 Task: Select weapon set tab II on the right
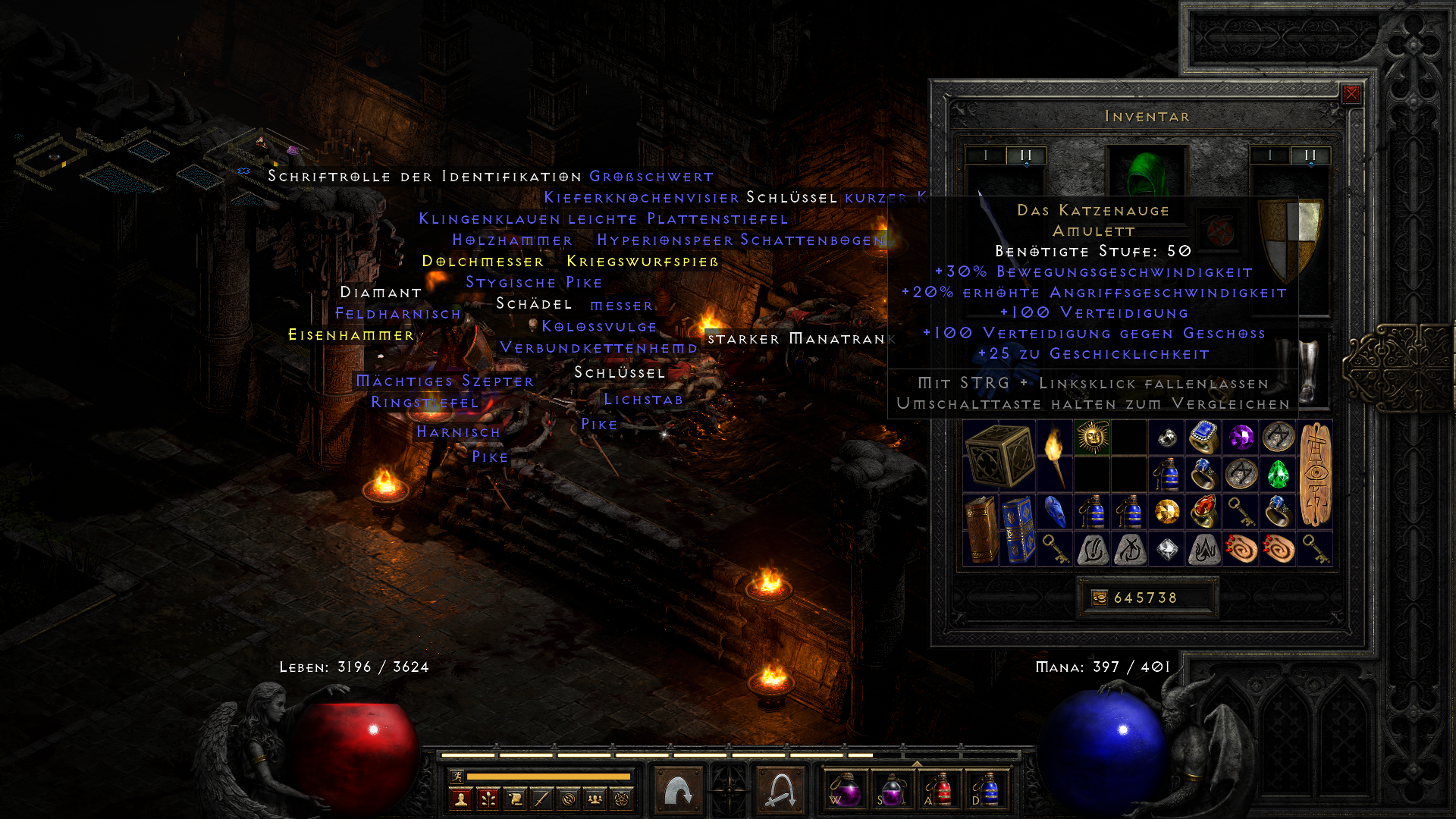(x=1310, y=154)
